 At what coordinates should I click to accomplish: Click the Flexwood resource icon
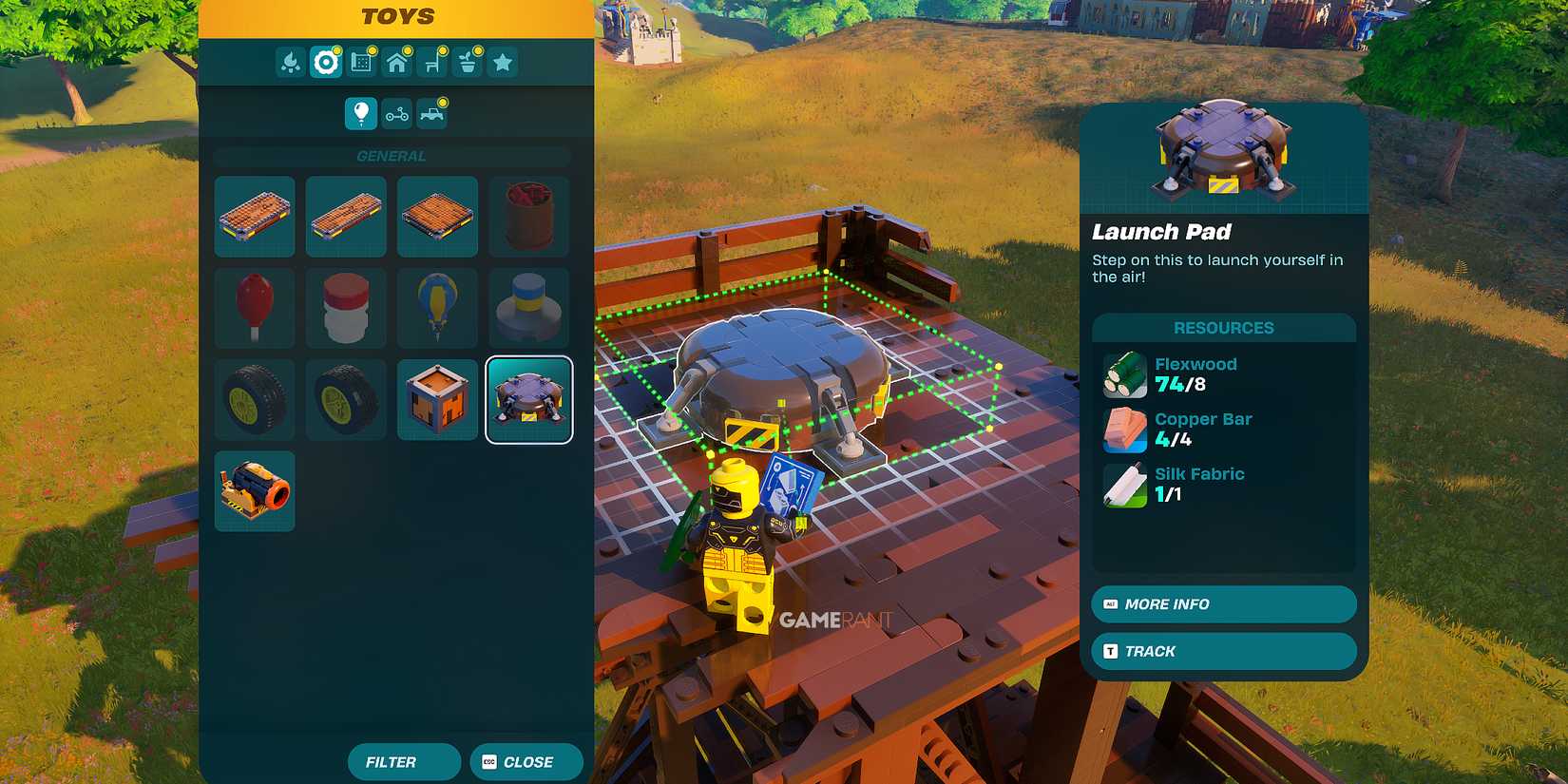(x=1124, y=374)
